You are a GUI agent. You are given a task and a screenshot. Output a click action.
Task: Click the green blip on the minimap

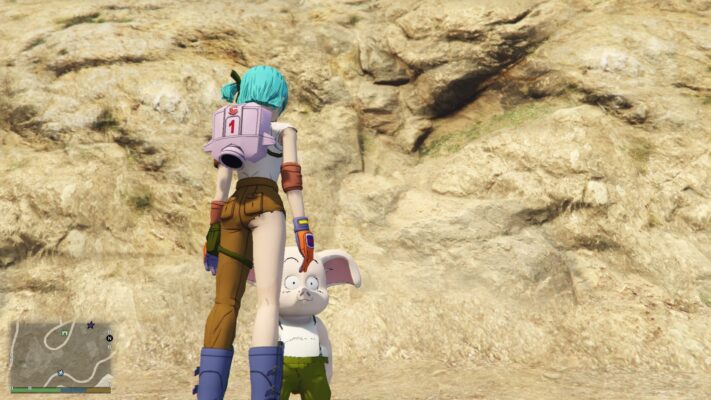65,330
